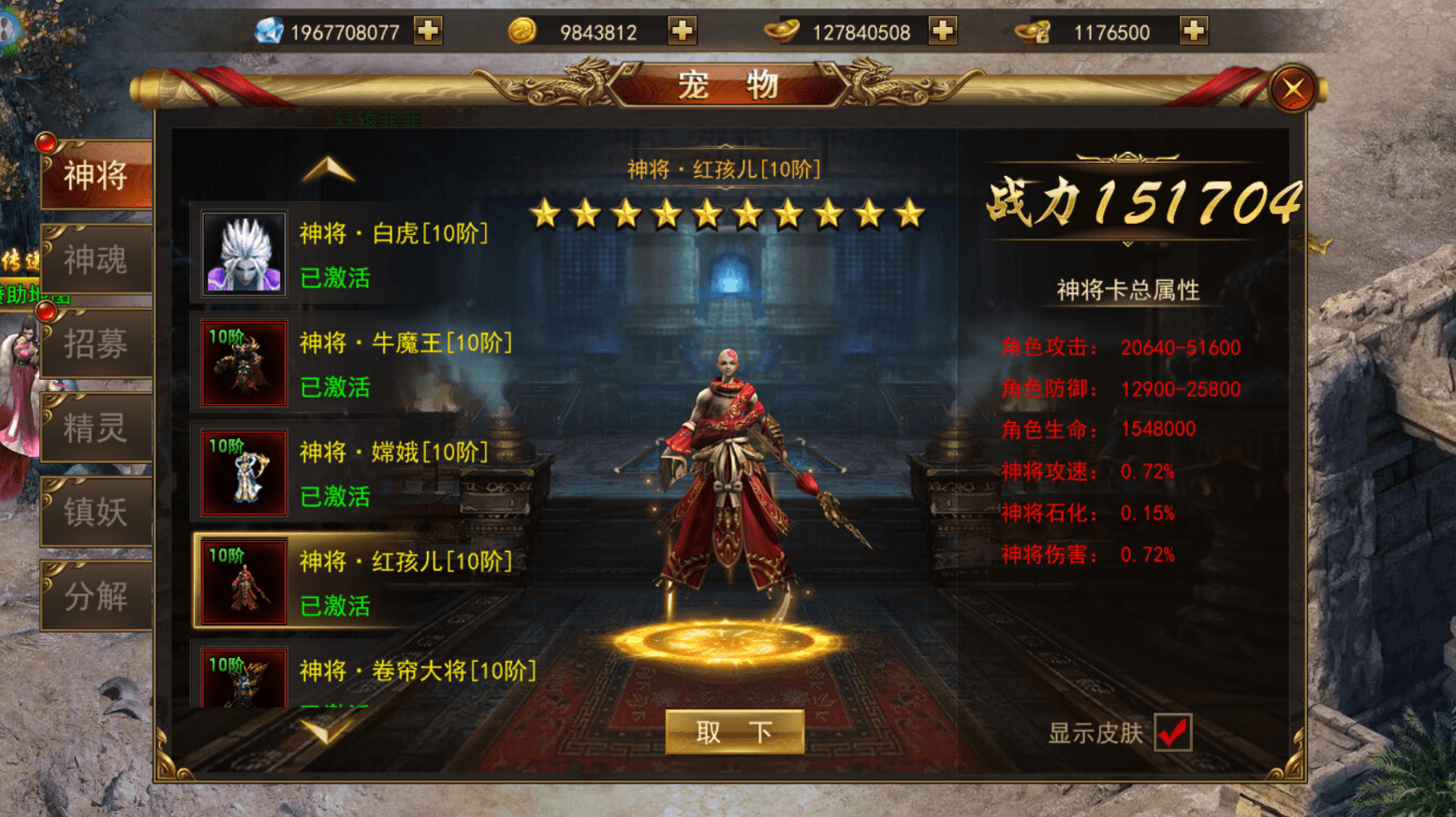Add diamonds with the plus button
Viewport: 1456px width, 817px height.
point(427,31)
